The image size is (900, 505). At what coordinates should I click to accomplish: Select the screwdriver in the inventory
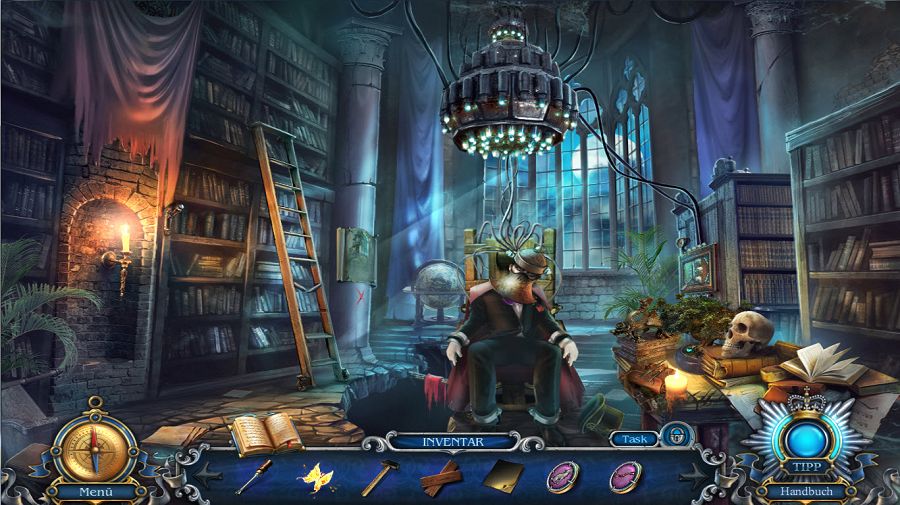(x=253, y=476)
